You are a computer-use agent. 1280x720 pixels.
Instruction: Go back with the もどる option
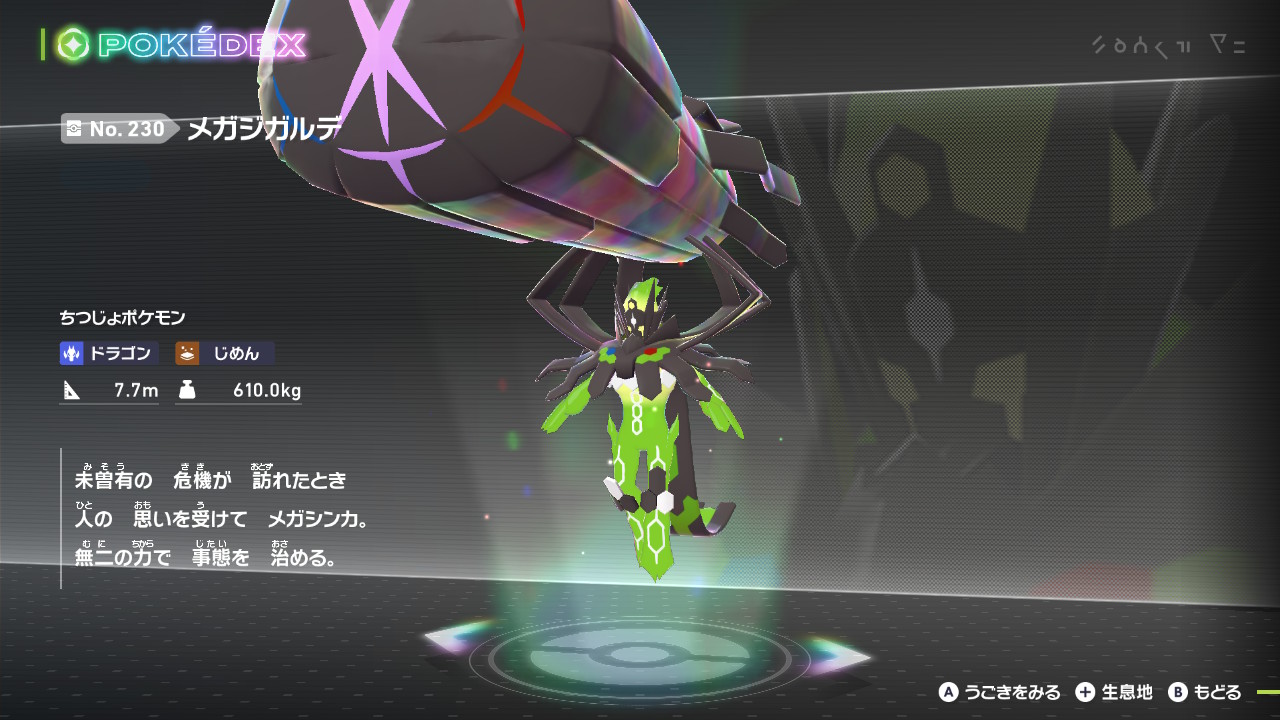(x=1205, y=692)
